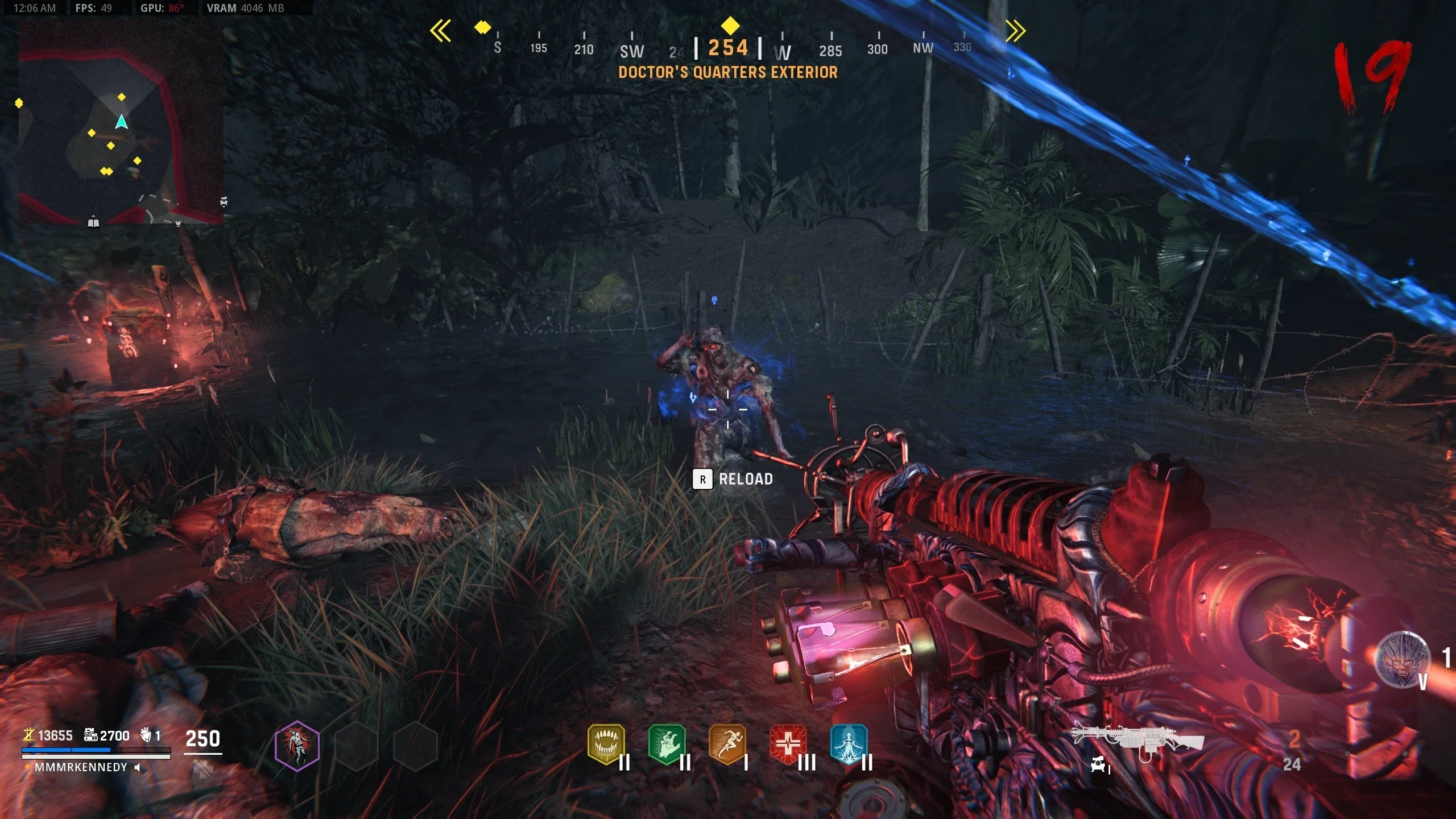Select the yellow fanged jaws perk icon
This screenshot has width=1456, height=819.
coord(606,744)
